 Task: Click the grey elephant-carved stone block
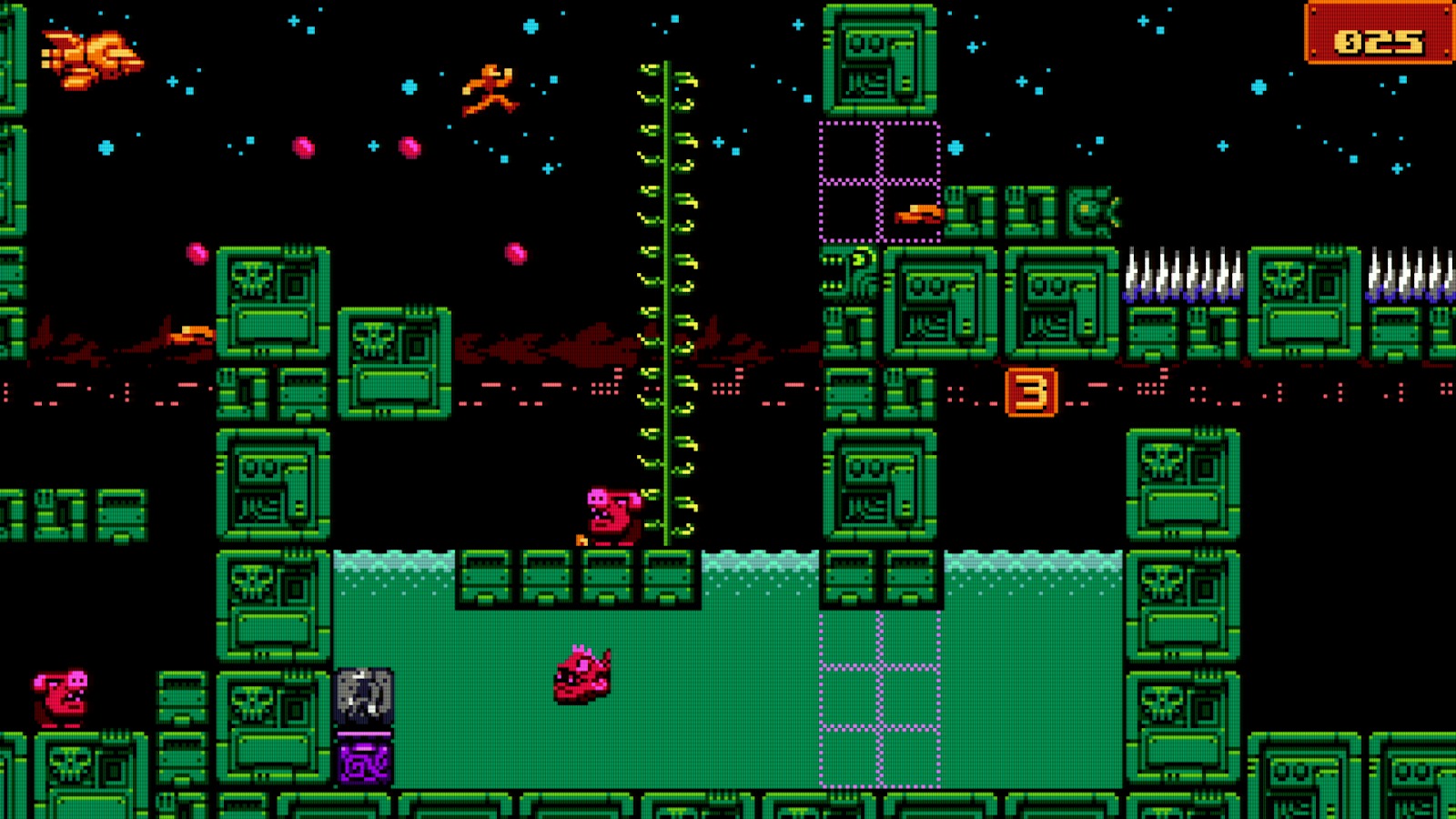click(362, 696)
